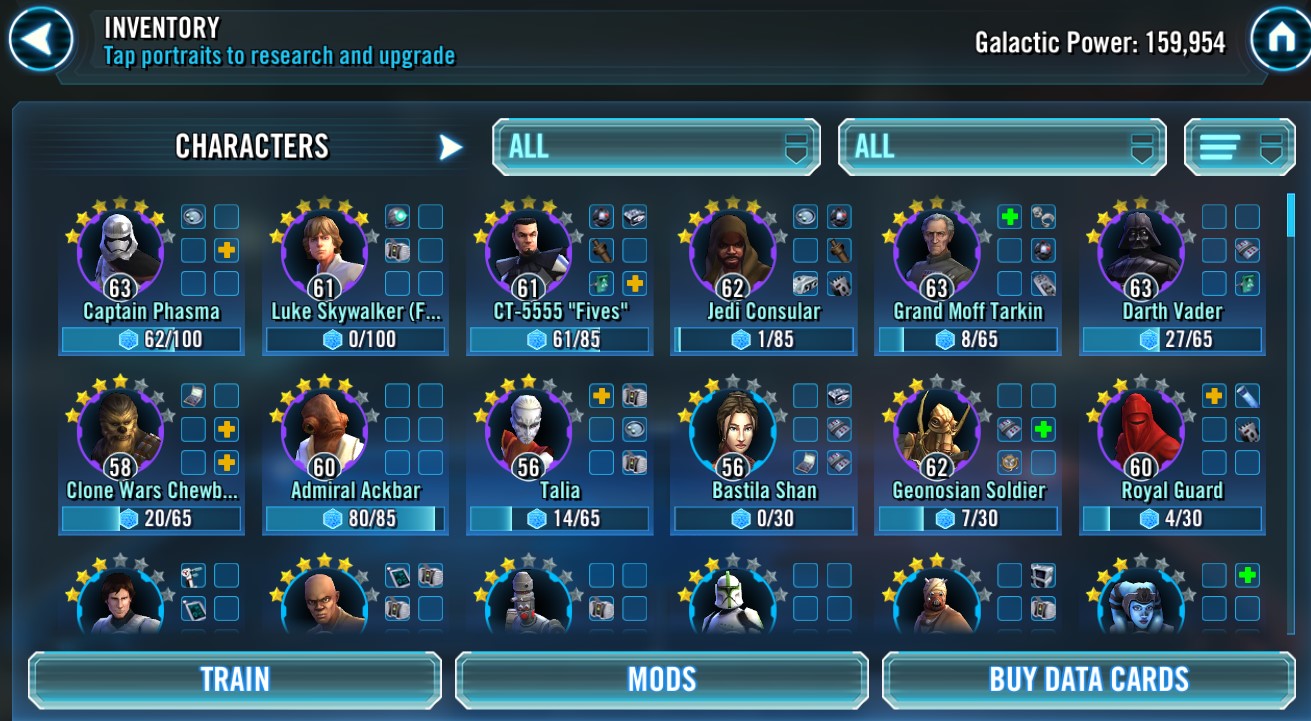Click the green plus icon above Grand Moff Tarkin
Image resolution: width=1311 pixels, height=721 pixels.
1010,217
